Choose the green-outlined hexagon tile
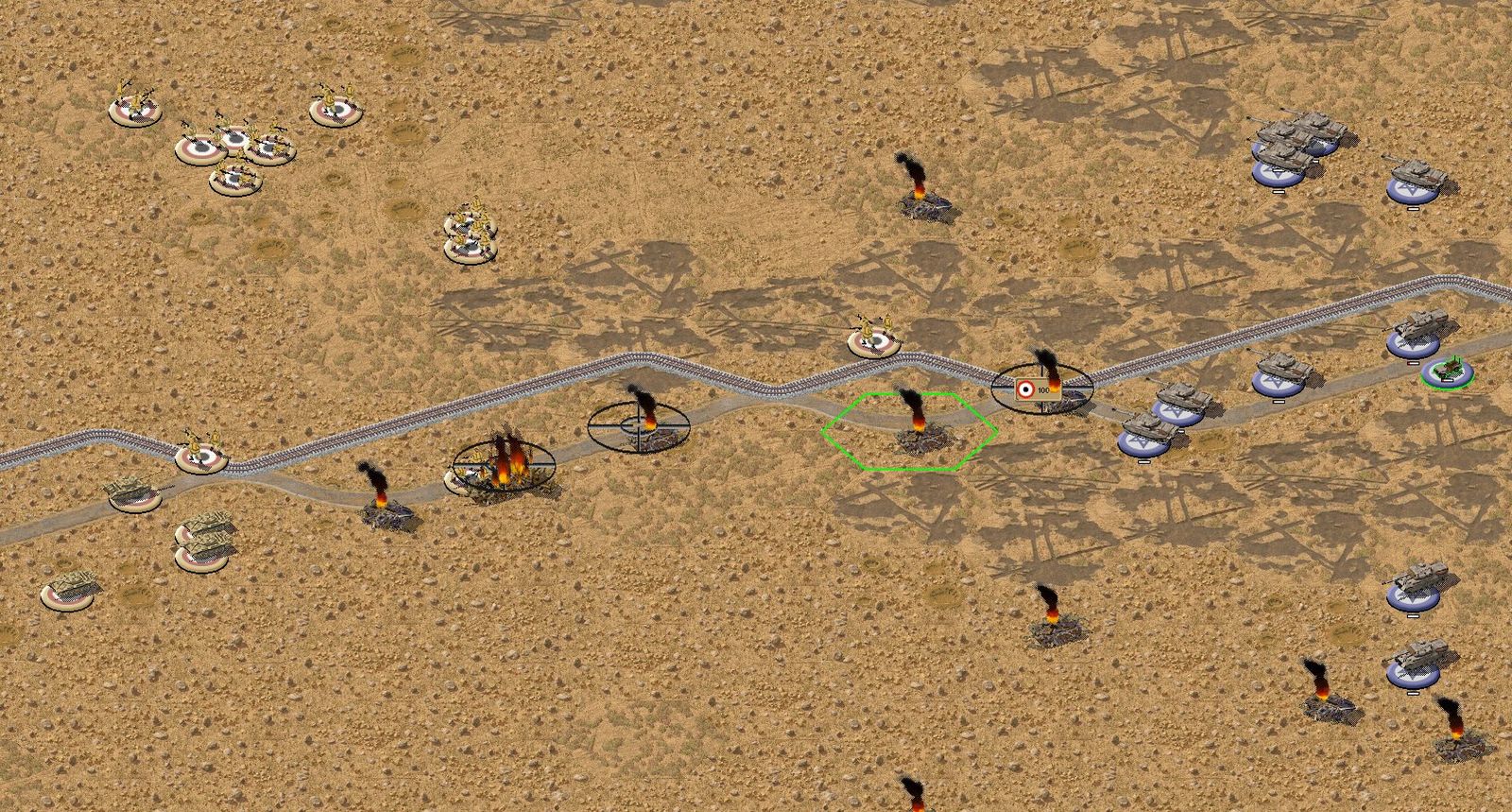The width and height of the screenshot is (1512, 812). [x=909, y=430]
